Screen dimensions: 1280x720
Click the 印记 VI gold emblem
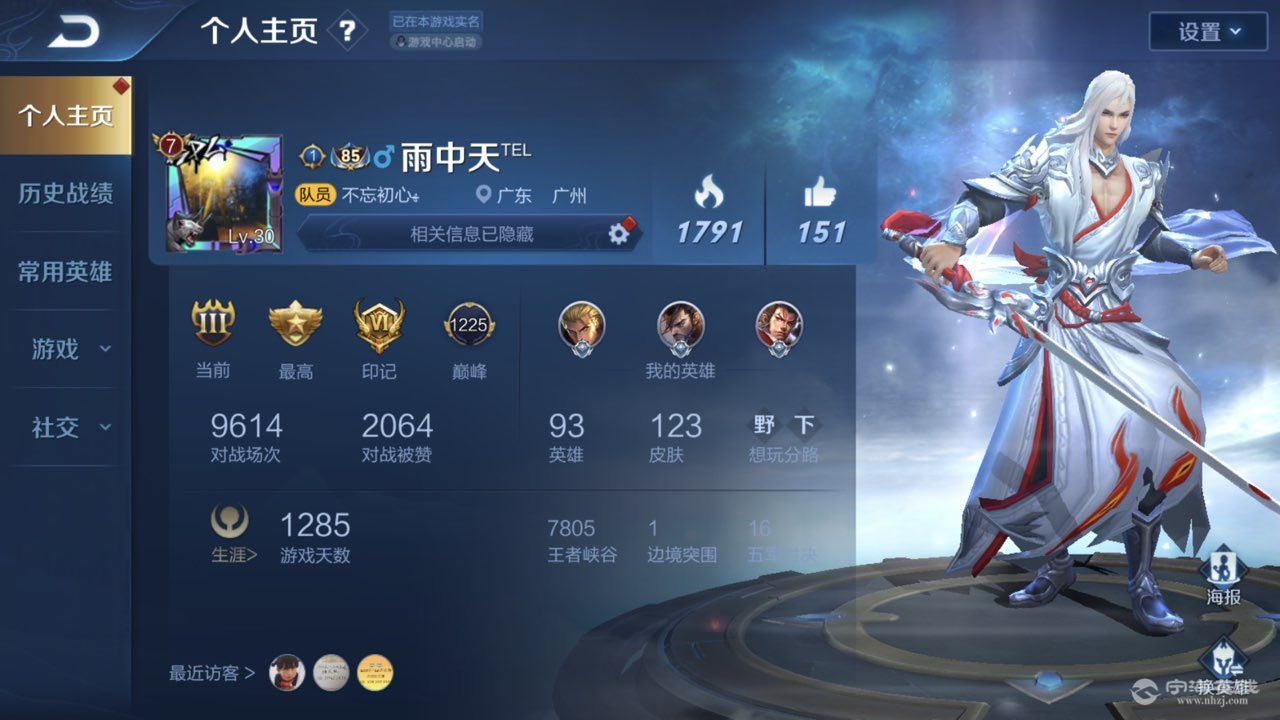pyautogui.click(x=380, y=324)
